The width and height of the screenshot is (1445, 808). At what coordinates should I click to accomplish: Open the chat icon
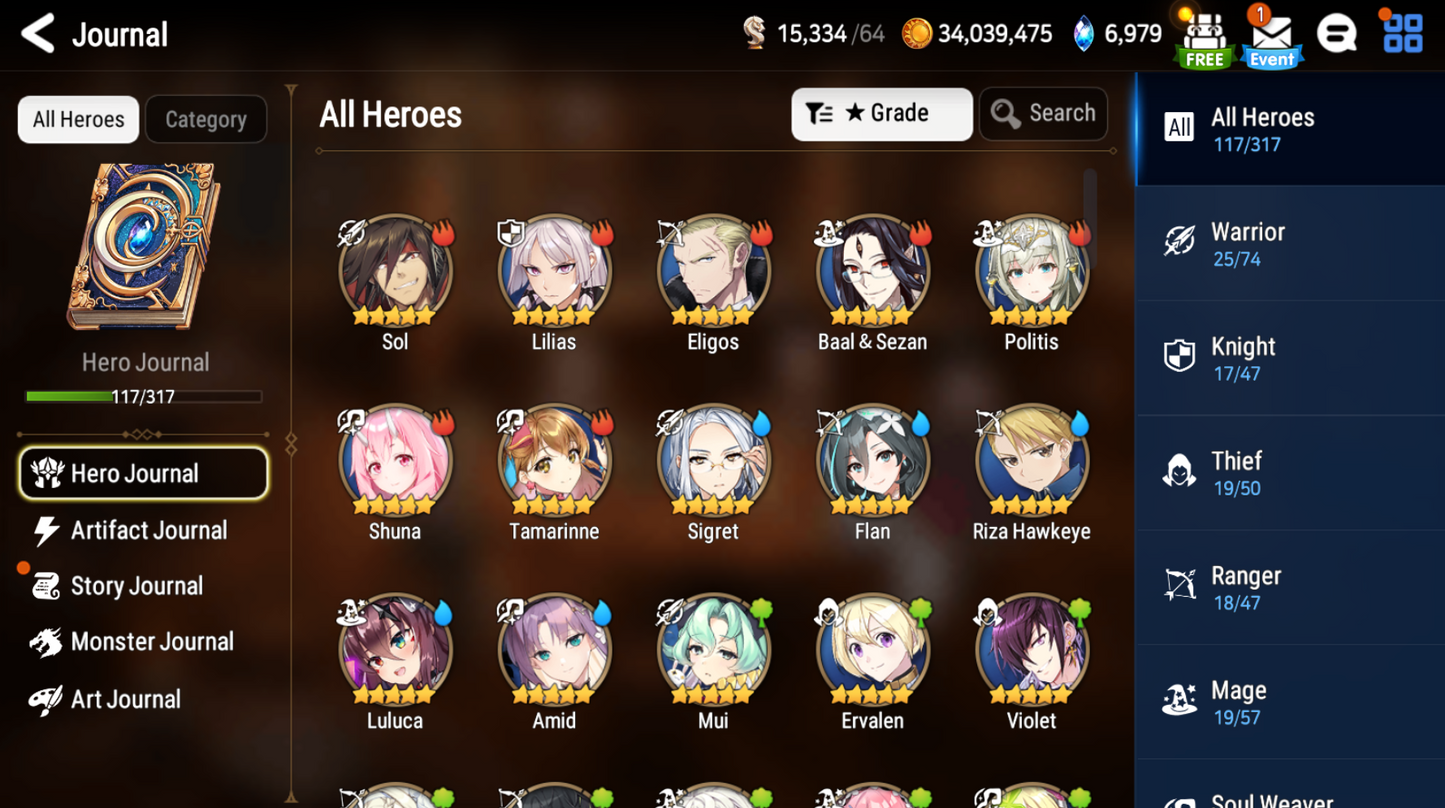pos(1338,33)
